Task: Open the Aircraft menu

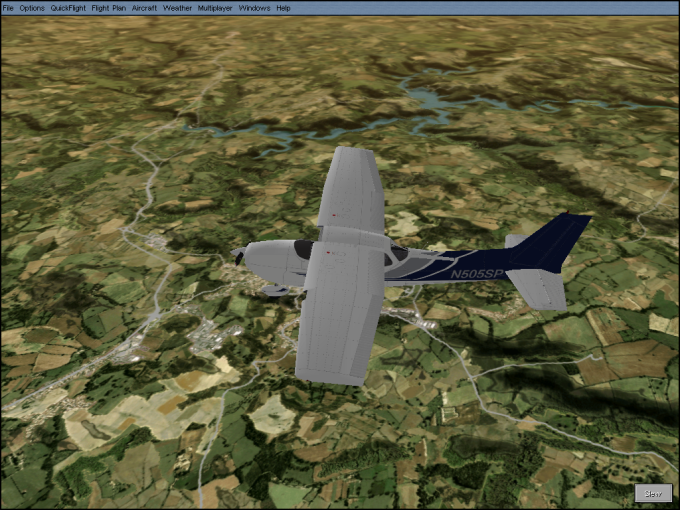Action: (145, 7)
